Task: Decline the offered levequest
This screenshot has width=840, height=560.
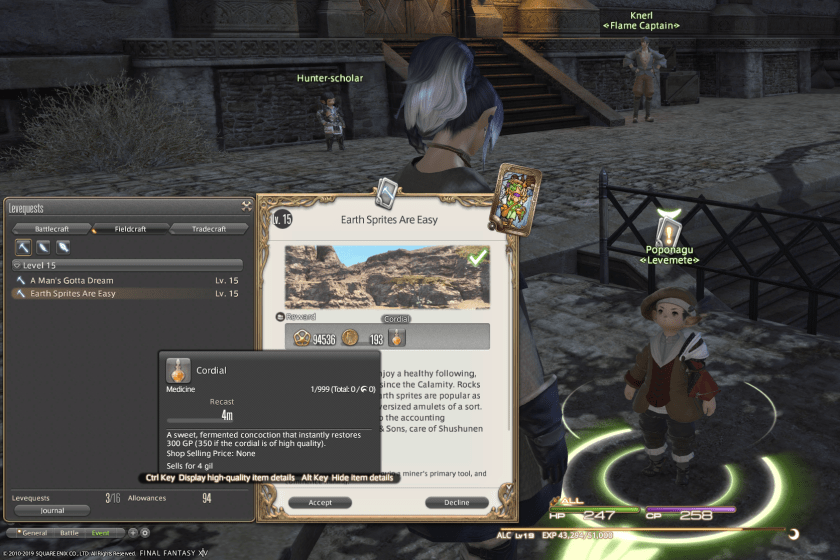Action: [456, 503]
